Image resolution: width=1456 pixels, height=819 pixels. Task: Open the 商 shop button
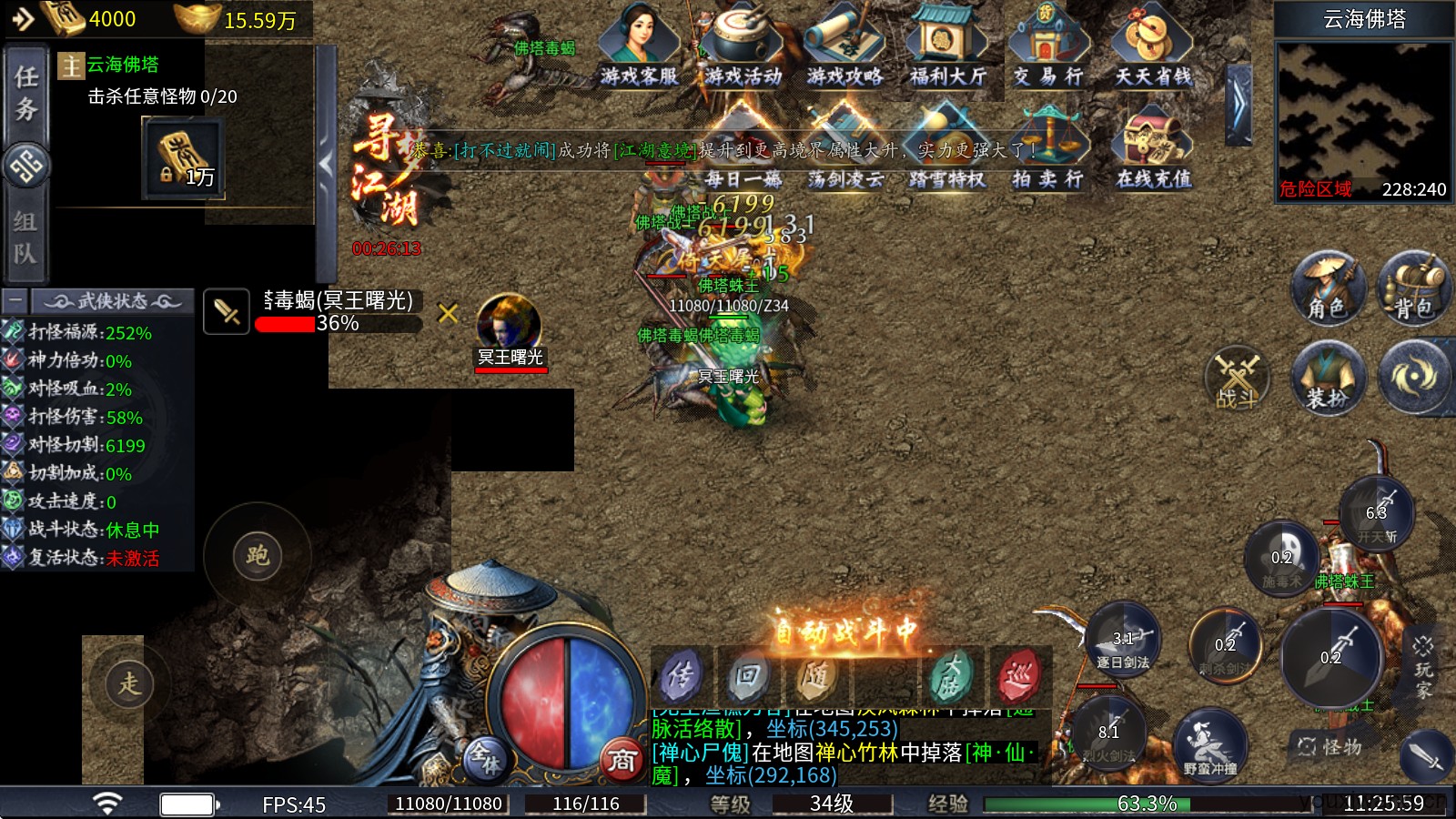pyautogui.click(x=622, y=759)
